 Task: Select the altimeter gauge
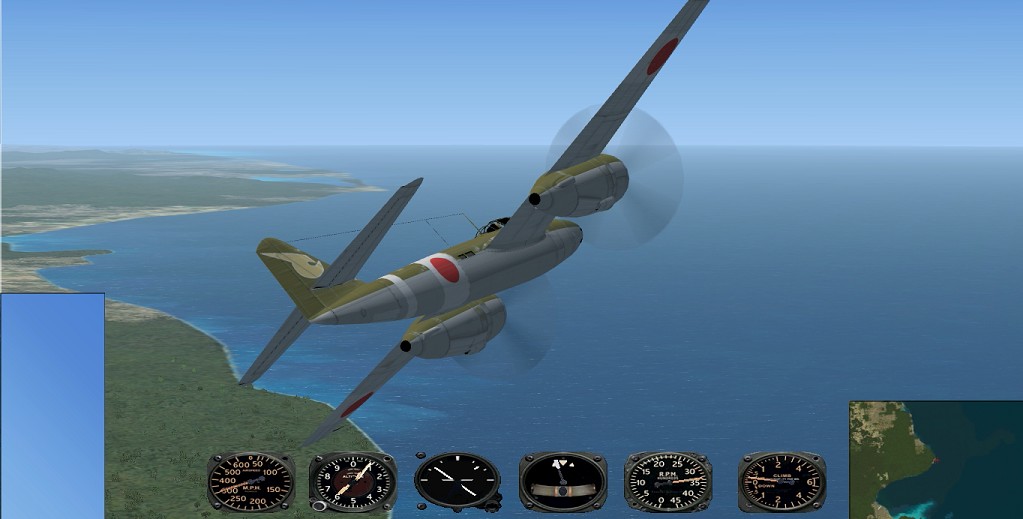[352, 481]
